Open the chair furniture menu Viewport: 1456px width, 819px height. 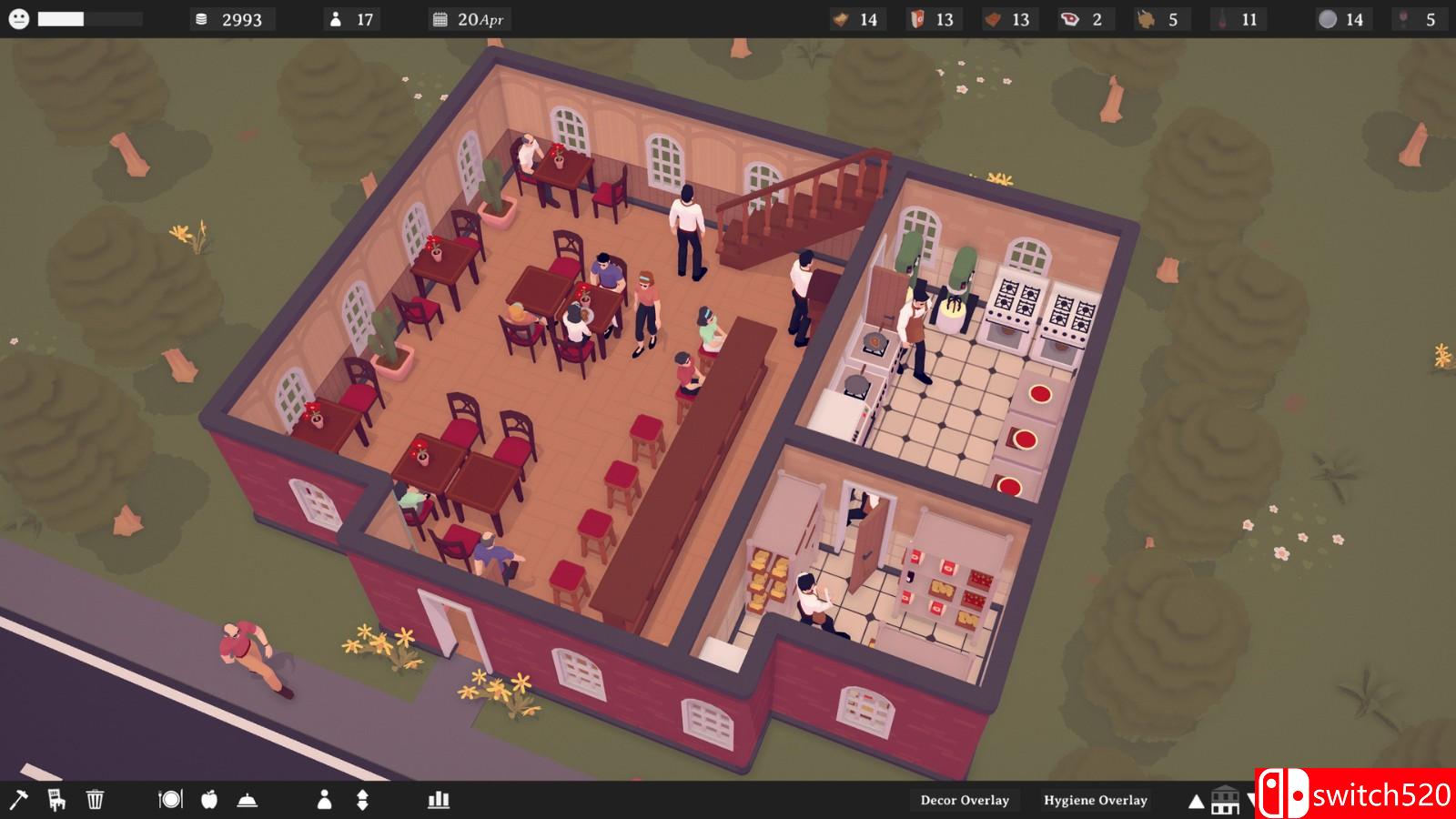point(56,800)
